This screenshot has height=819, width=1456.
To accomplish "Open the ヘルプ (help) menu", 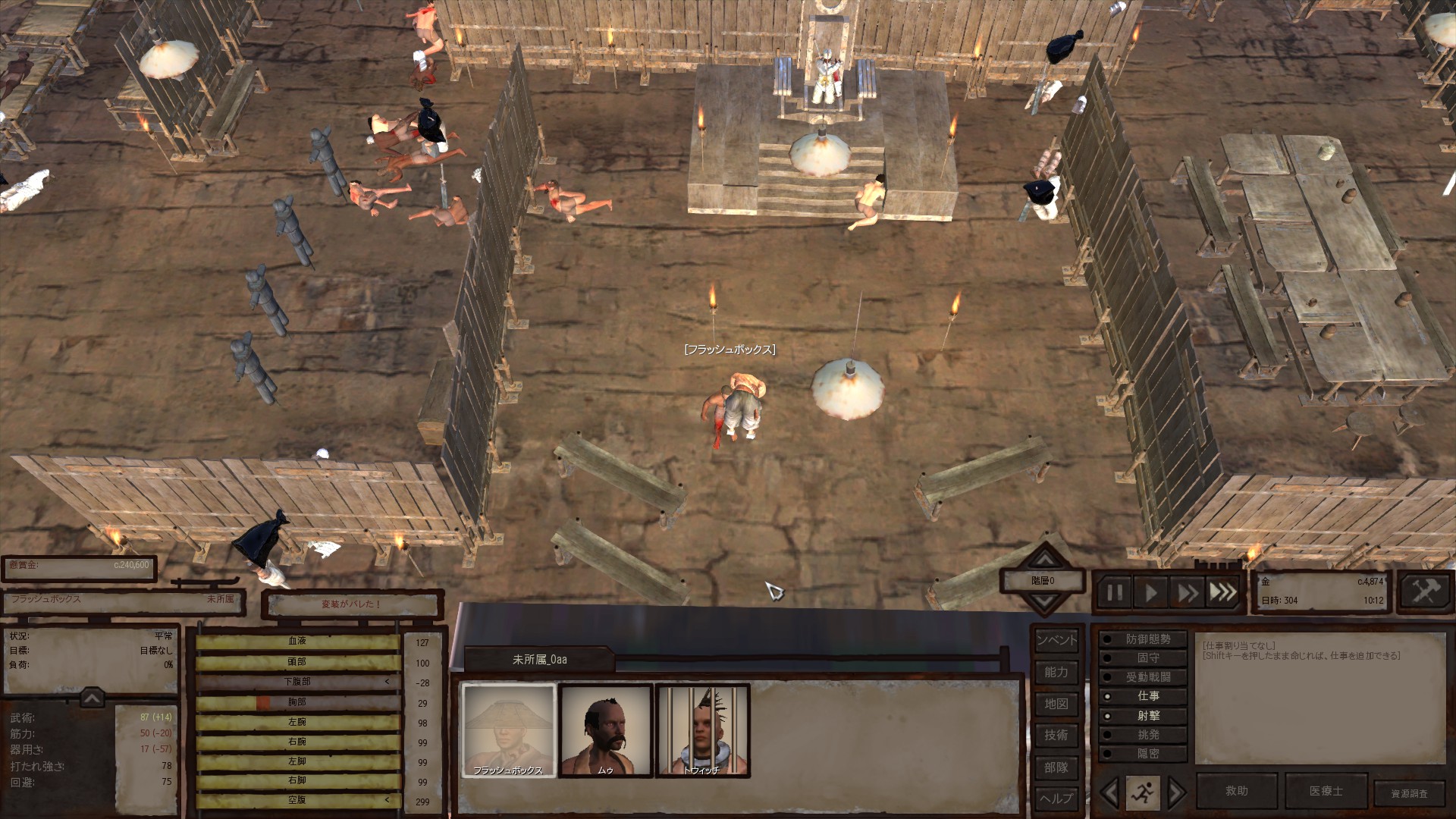I will tap(1056, 799).
